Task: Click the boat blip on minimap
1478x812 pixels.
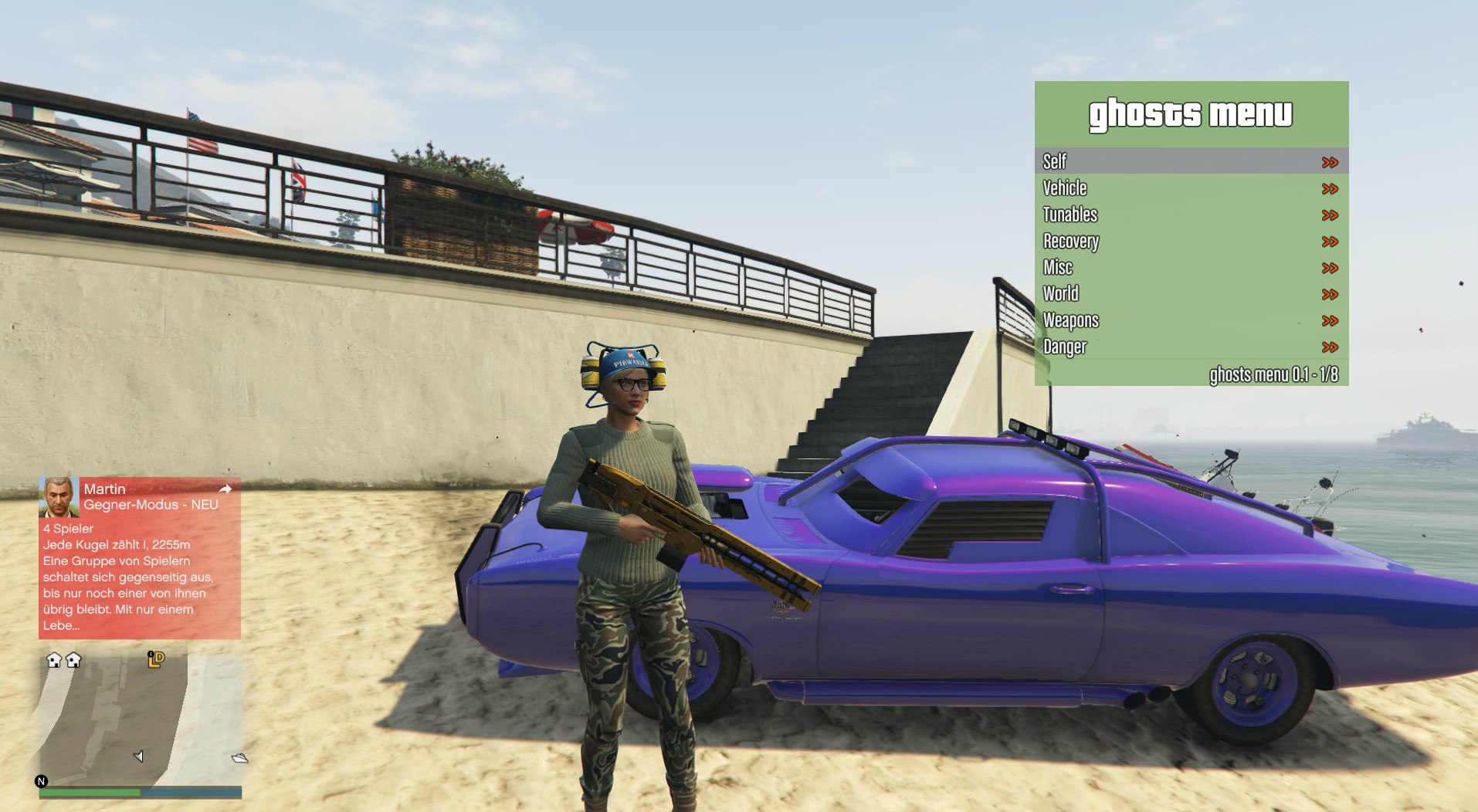Action: point(240,758)
